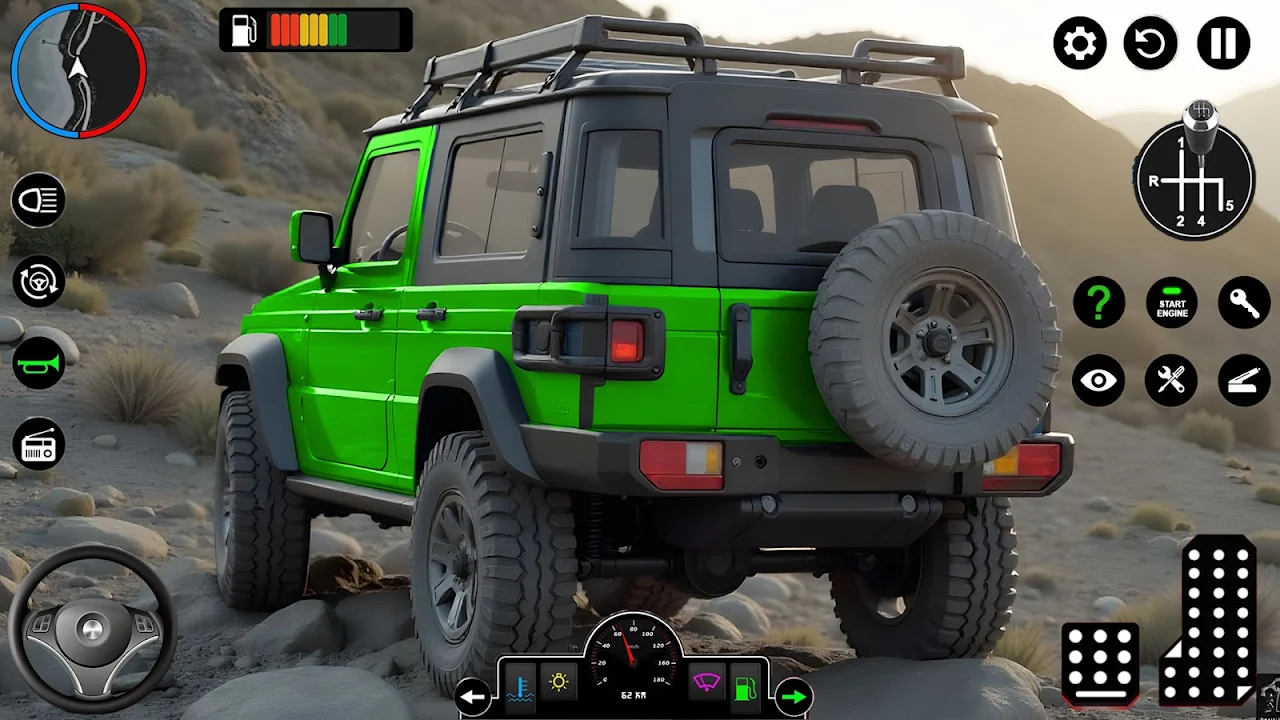Screen dimensions: 1280x720
Task: Activate the left turn arrow indicator
Action: 473,697
